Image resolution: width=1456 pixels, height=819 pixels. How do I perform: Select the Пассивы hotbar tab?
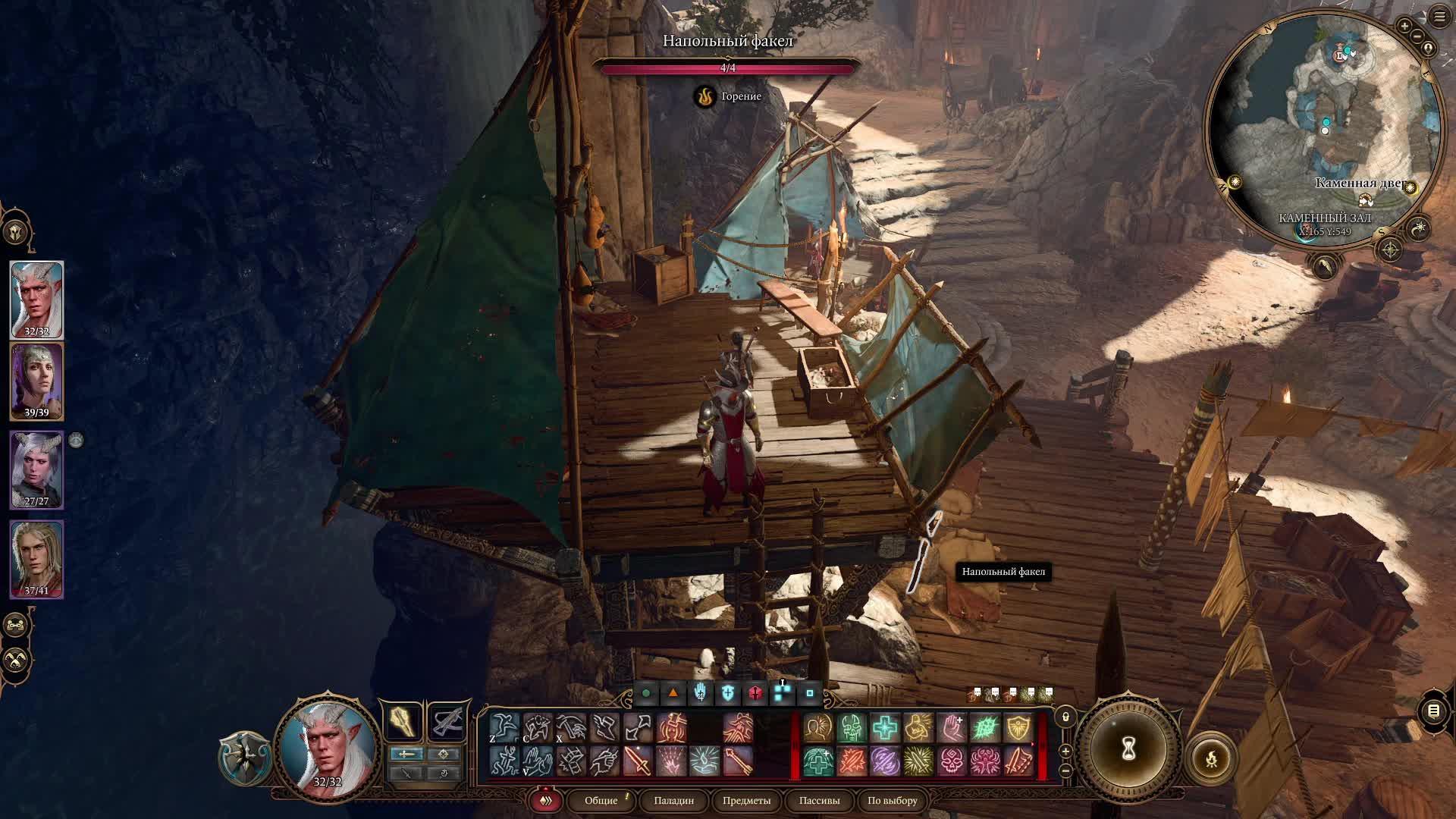point(819,800)
